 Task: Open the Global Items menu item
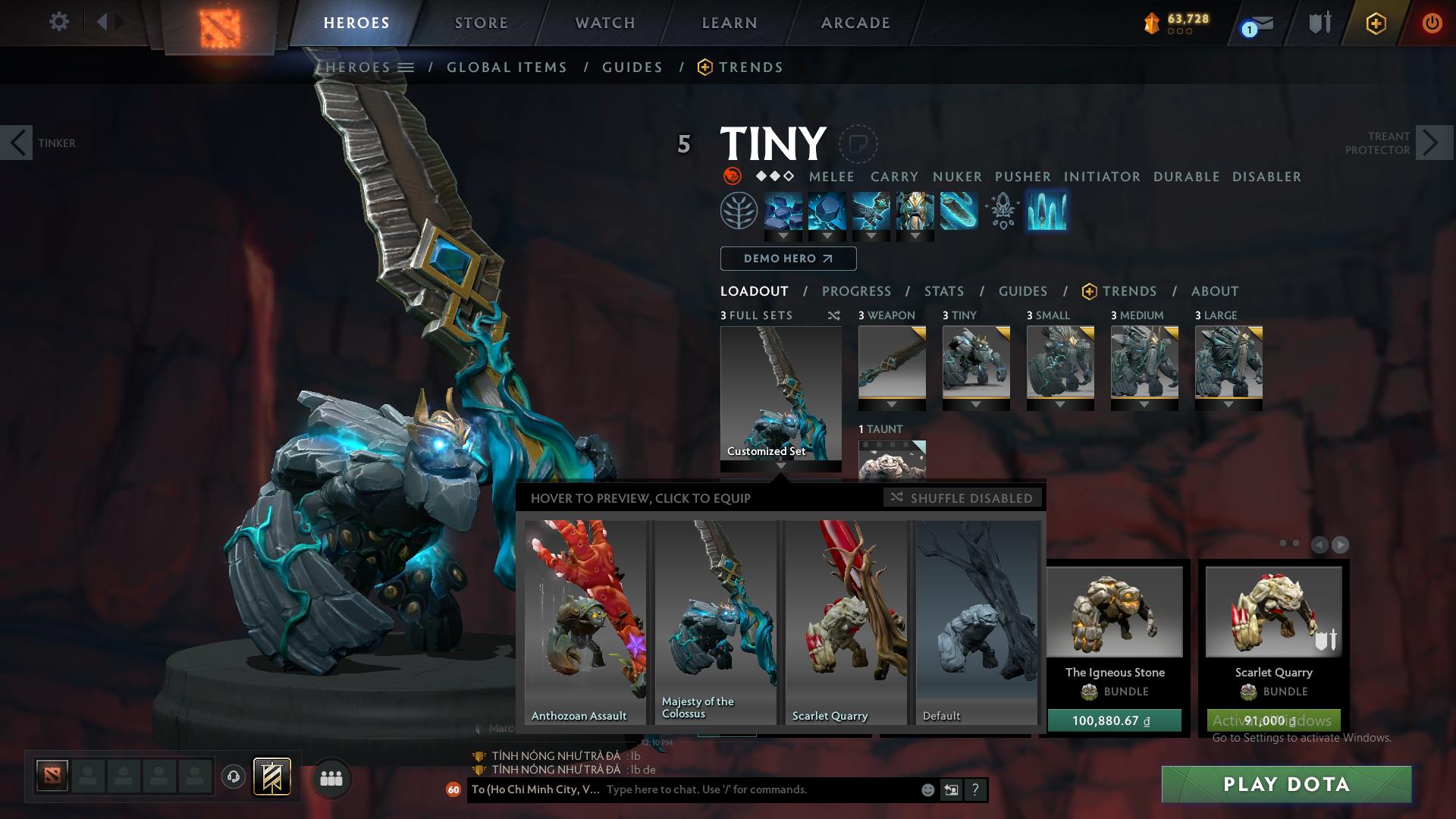click(x=507, y=67)
